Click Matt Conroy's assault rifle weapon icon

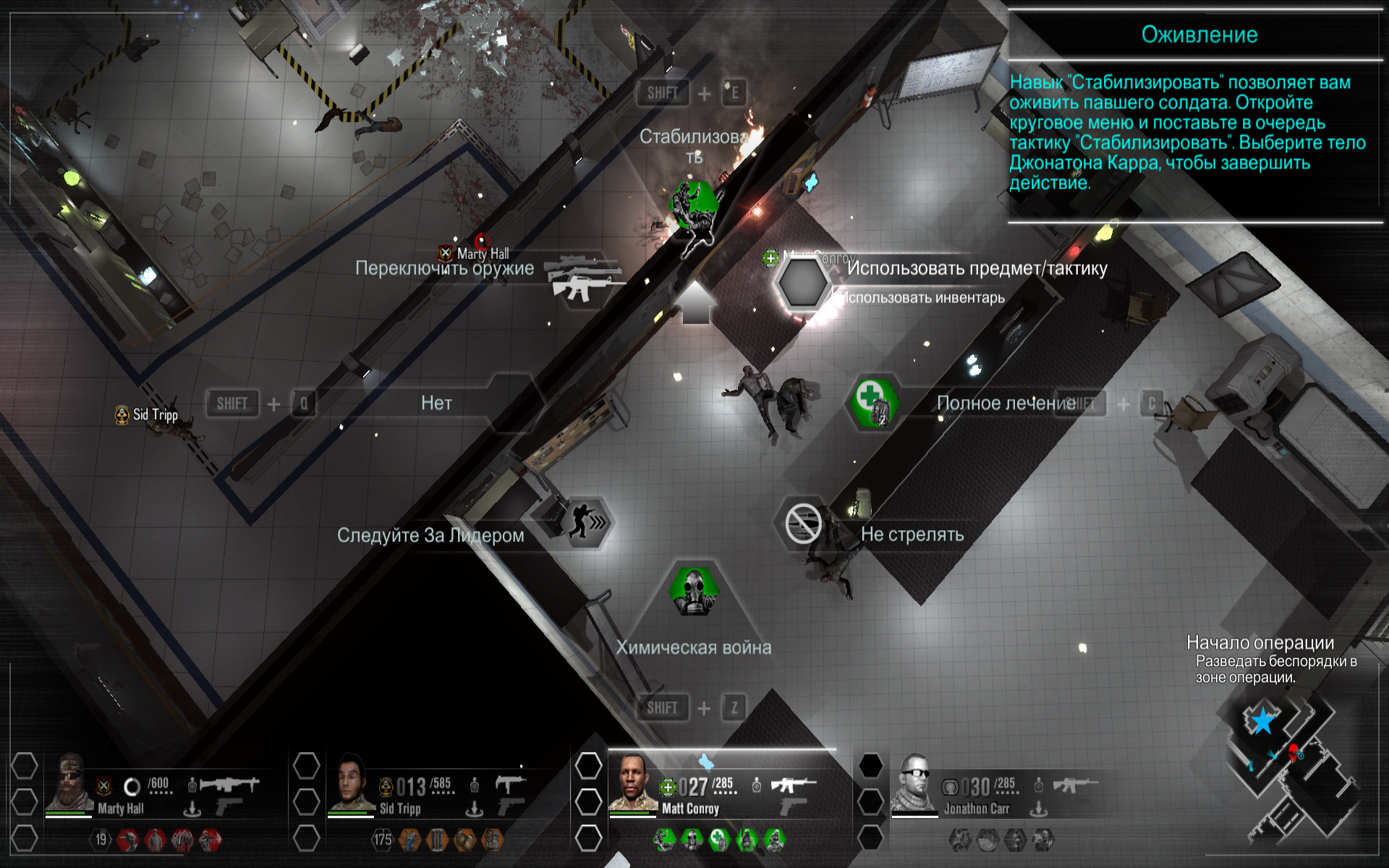click(793, 785)
